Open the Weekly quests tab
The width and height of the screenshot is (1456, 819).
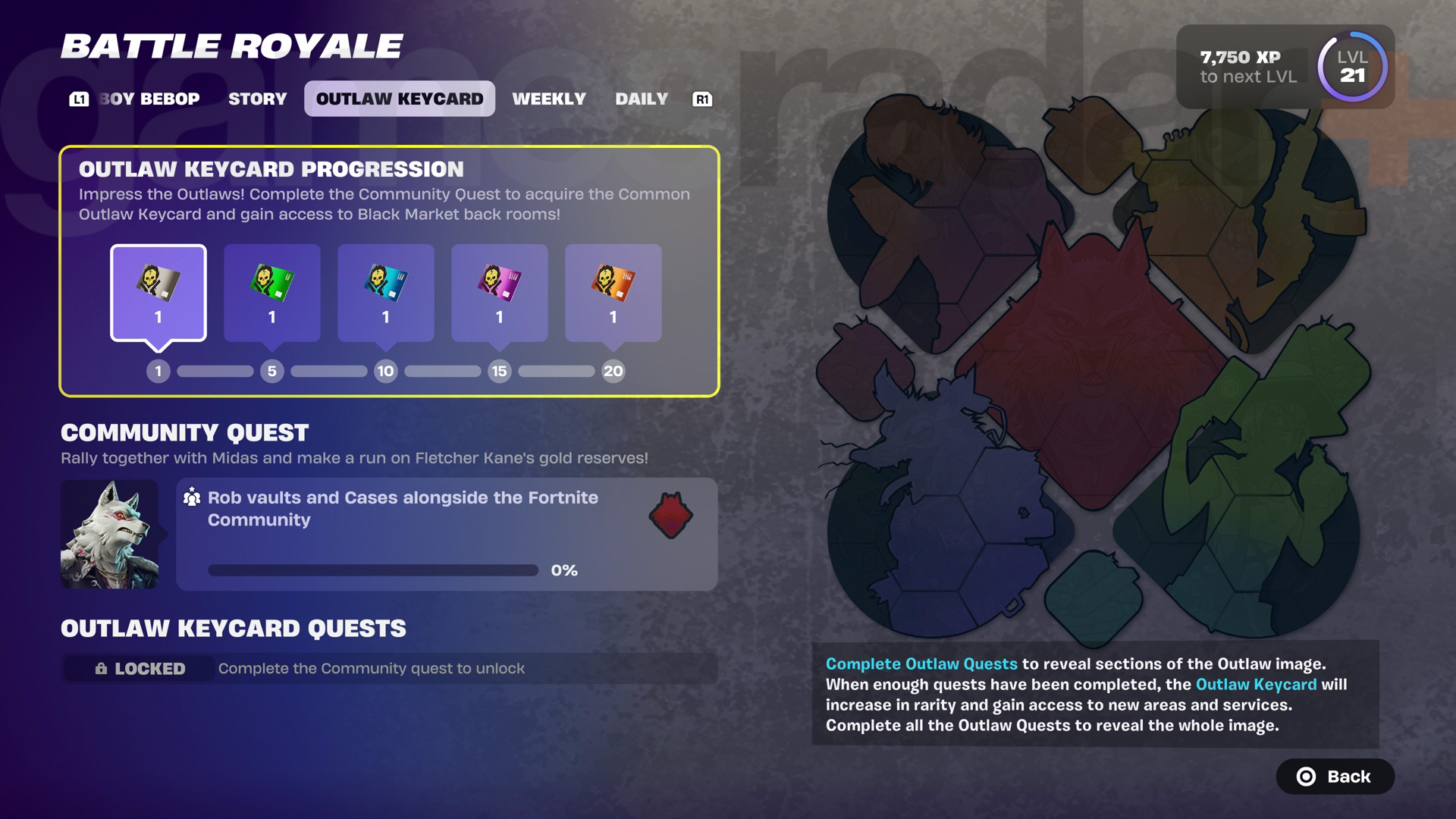coord(548,99)
